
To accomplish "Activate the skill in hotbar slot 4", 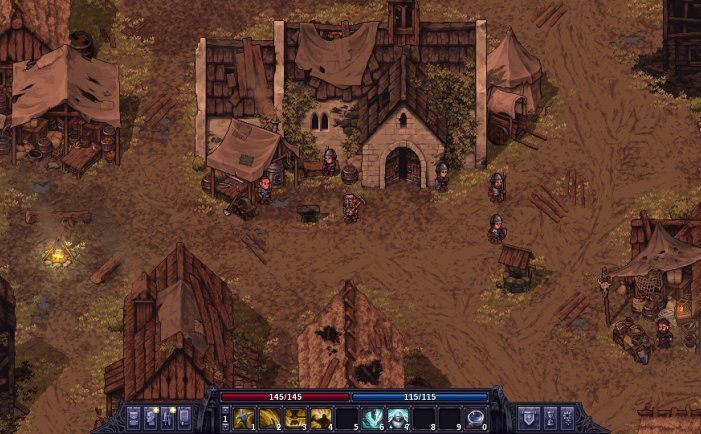I will pos(321,417).
